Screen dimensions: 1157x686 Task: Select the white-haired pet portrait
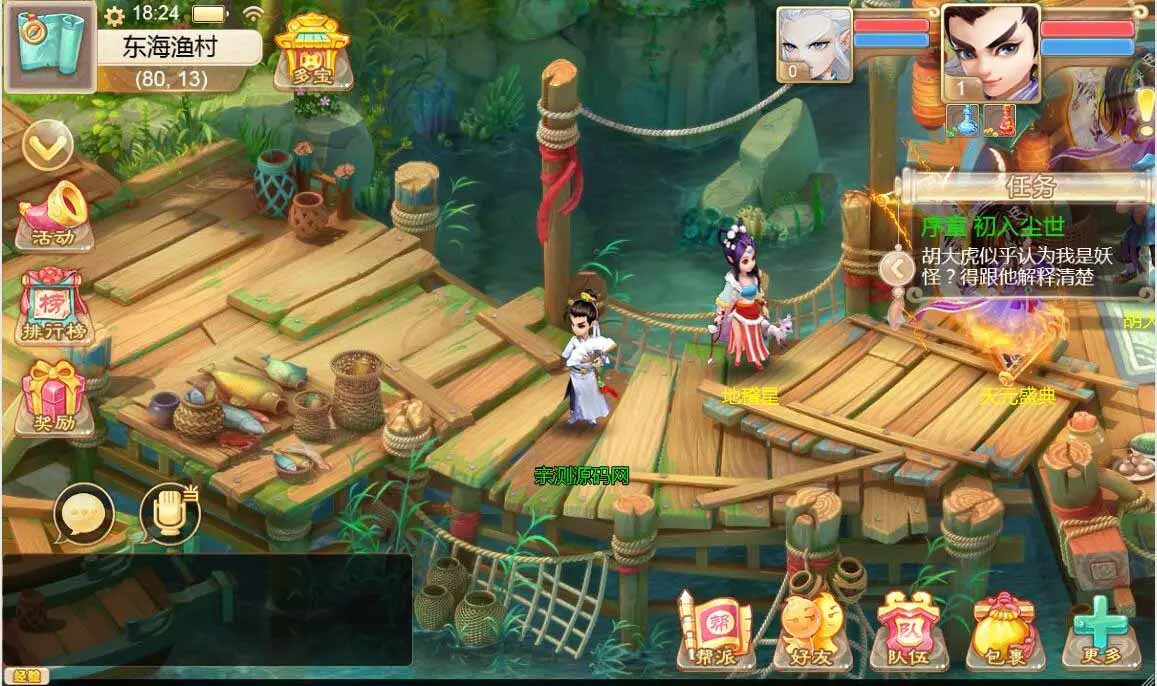point(814,44)
